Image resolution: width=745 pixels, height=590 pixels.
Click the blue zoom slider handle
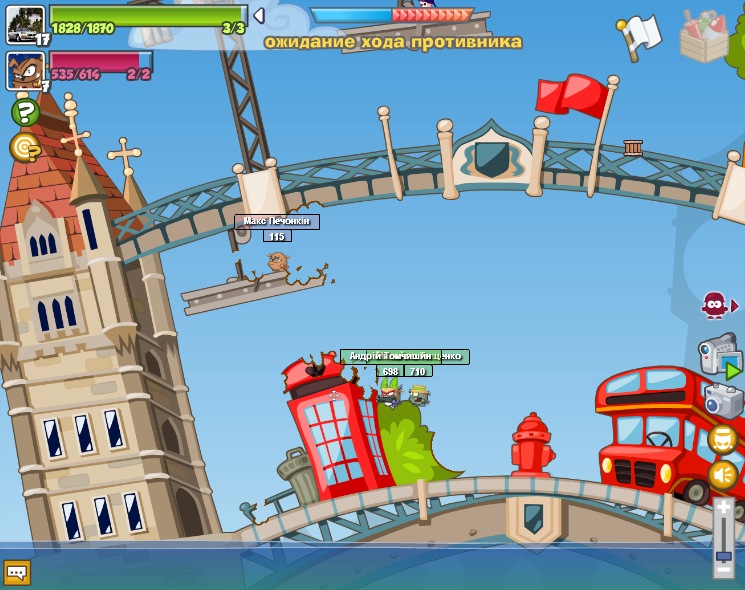pyautogui.click(x=723, y=555)
